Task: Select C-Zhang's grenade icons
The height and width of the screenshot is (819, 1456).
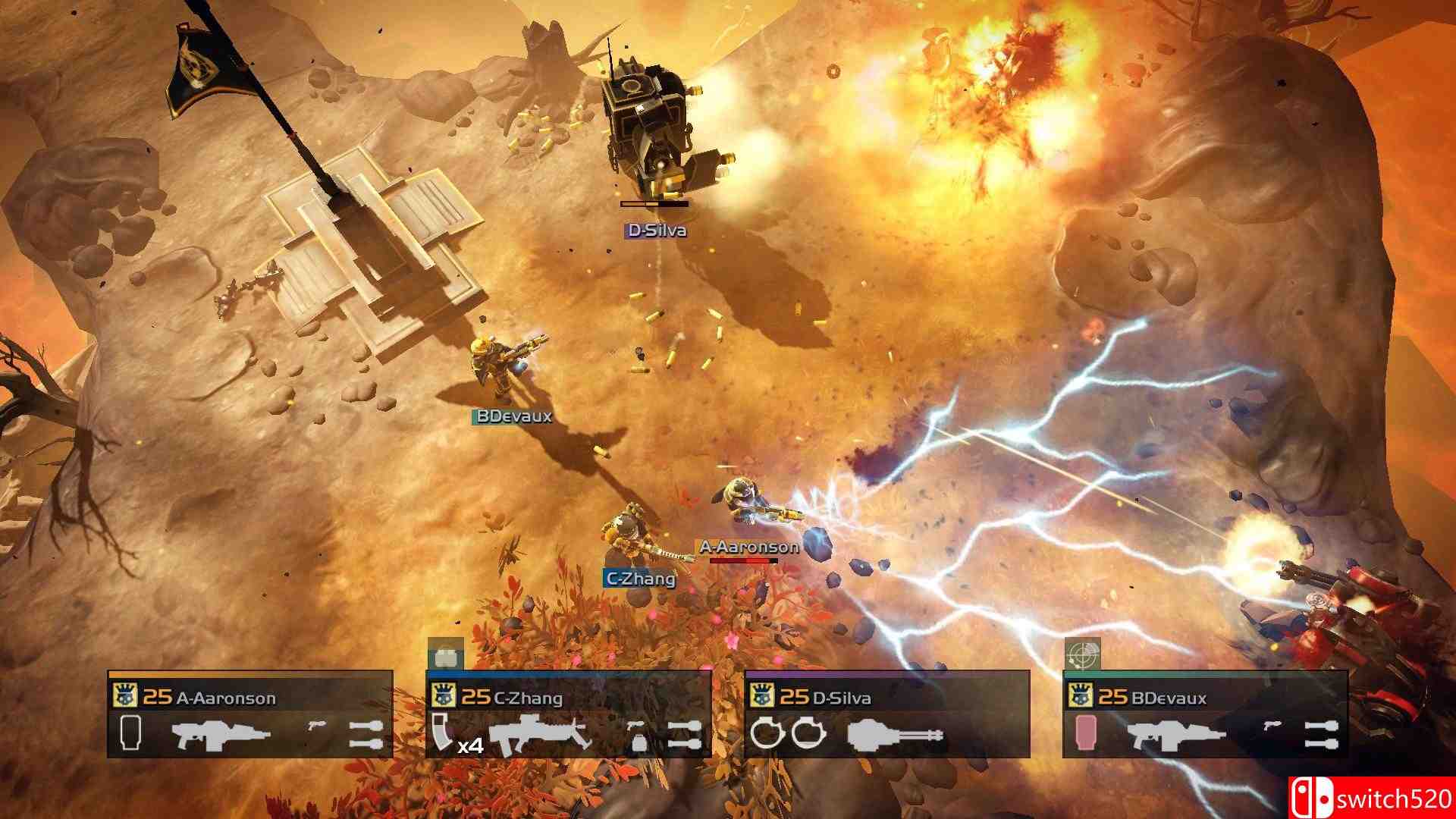Action: [x=684, y=735]
